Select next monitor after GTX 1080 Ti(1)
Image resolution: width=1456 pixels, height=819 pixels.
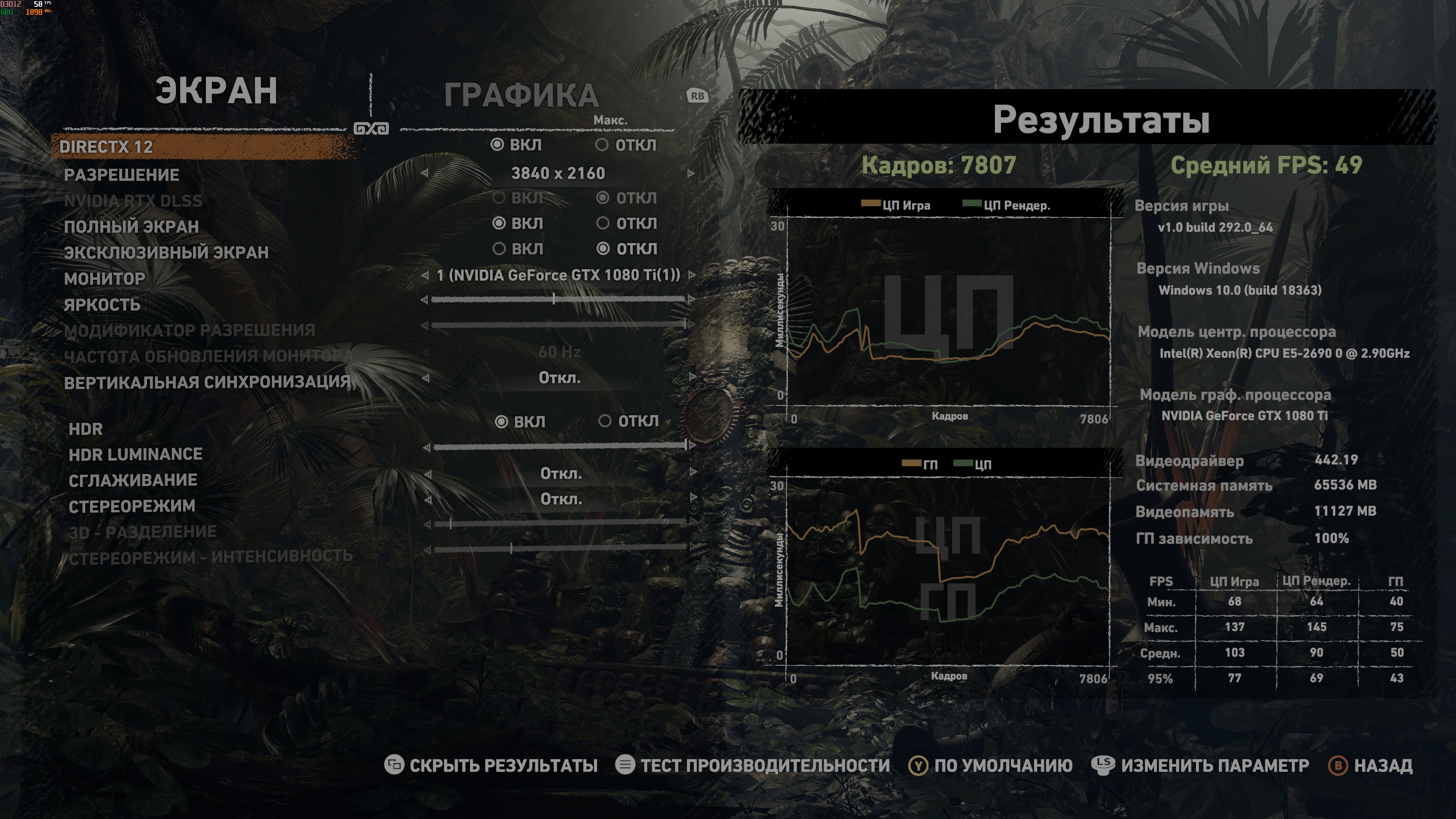(691, 275)
